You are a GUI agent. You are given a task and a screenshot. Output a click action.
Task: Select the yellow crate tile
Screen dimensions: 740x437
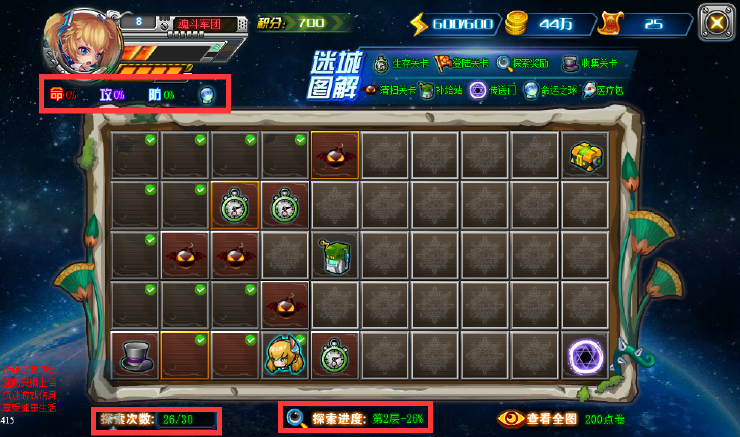point(584,154)
